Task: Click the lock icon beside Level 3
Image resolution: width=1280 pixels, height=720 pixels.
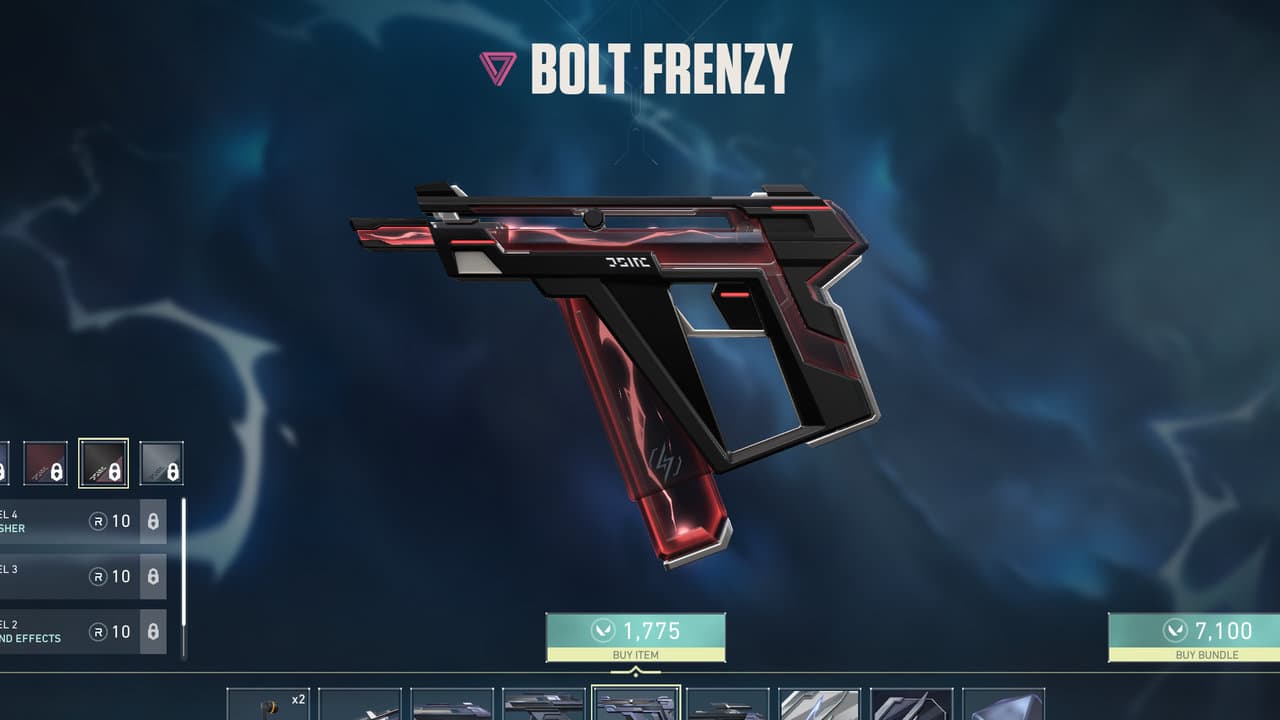Action: point(152,576)
